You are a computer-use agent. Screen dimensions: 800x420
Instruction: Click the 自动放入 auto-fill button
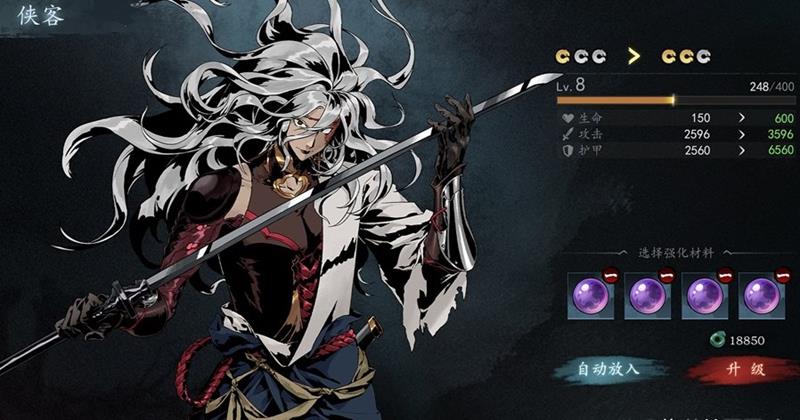(609, 370)
